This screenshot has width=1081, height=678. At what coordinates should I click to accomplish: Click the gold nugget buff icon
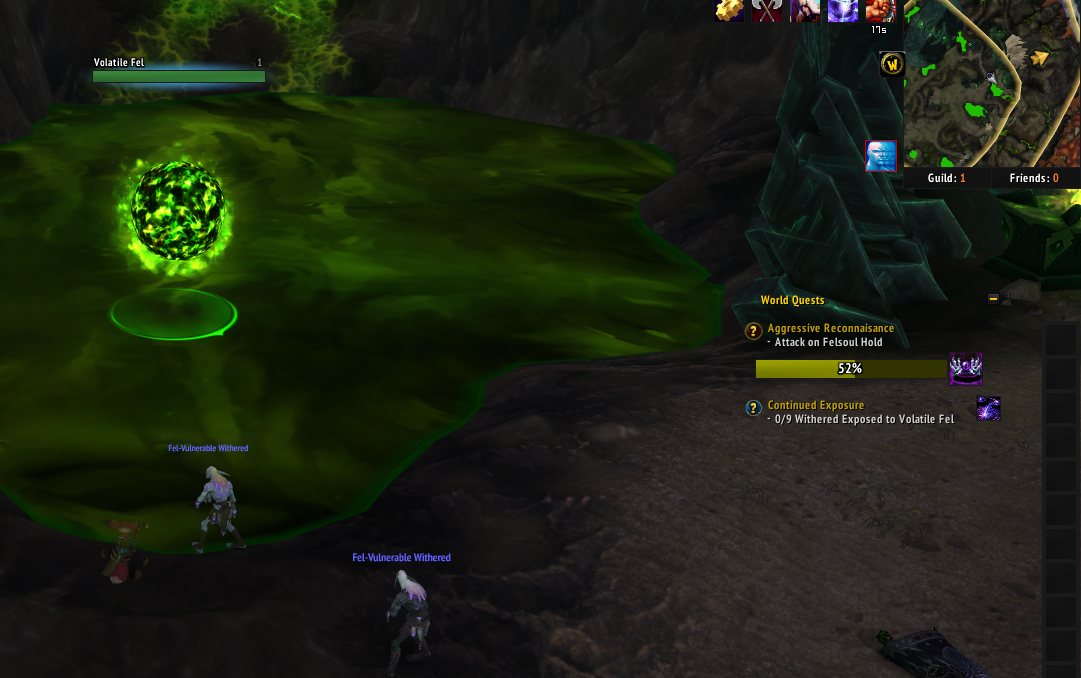coord(729,10)
